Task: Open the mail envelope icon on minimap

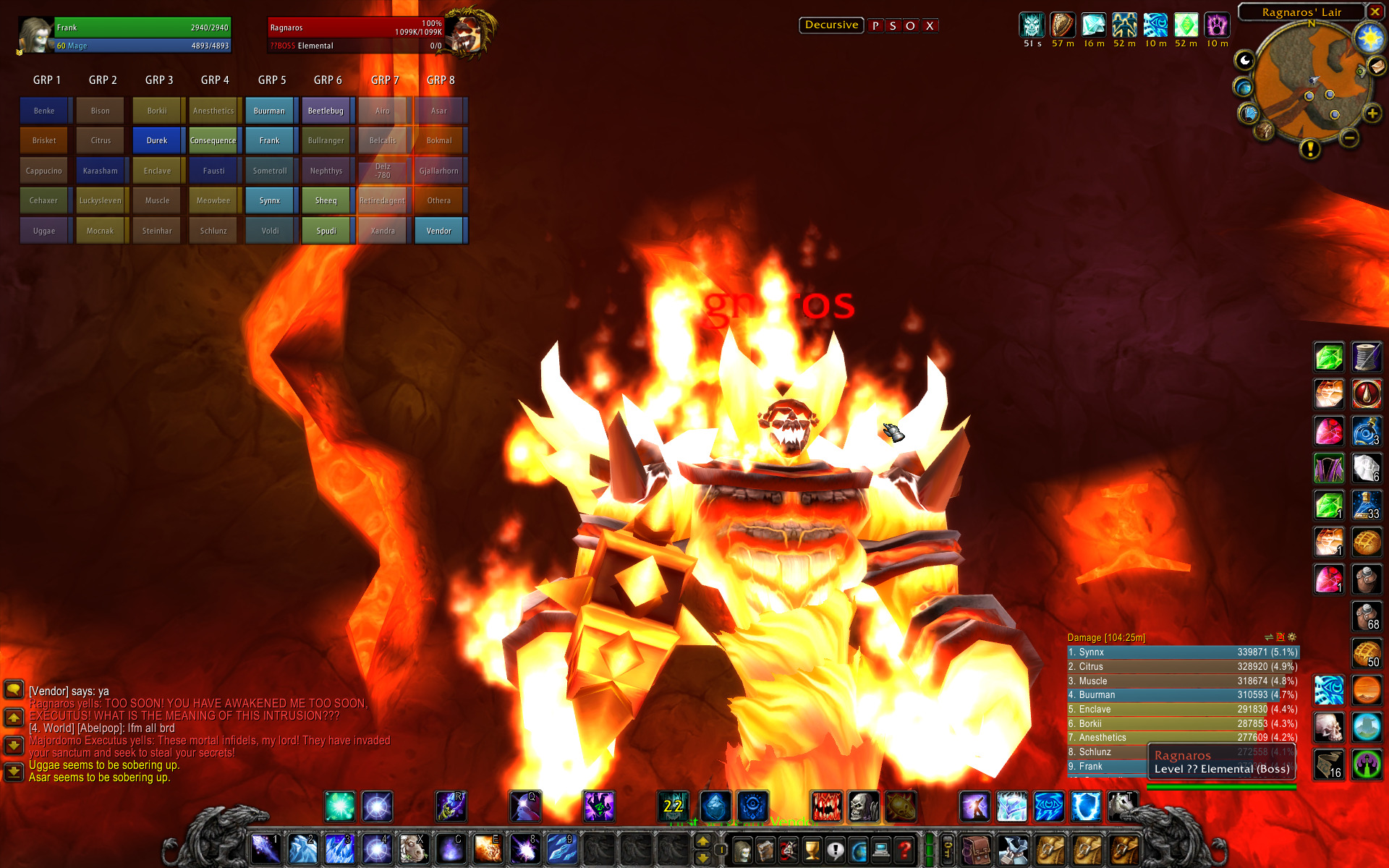Action: (x=1376, y=67)
